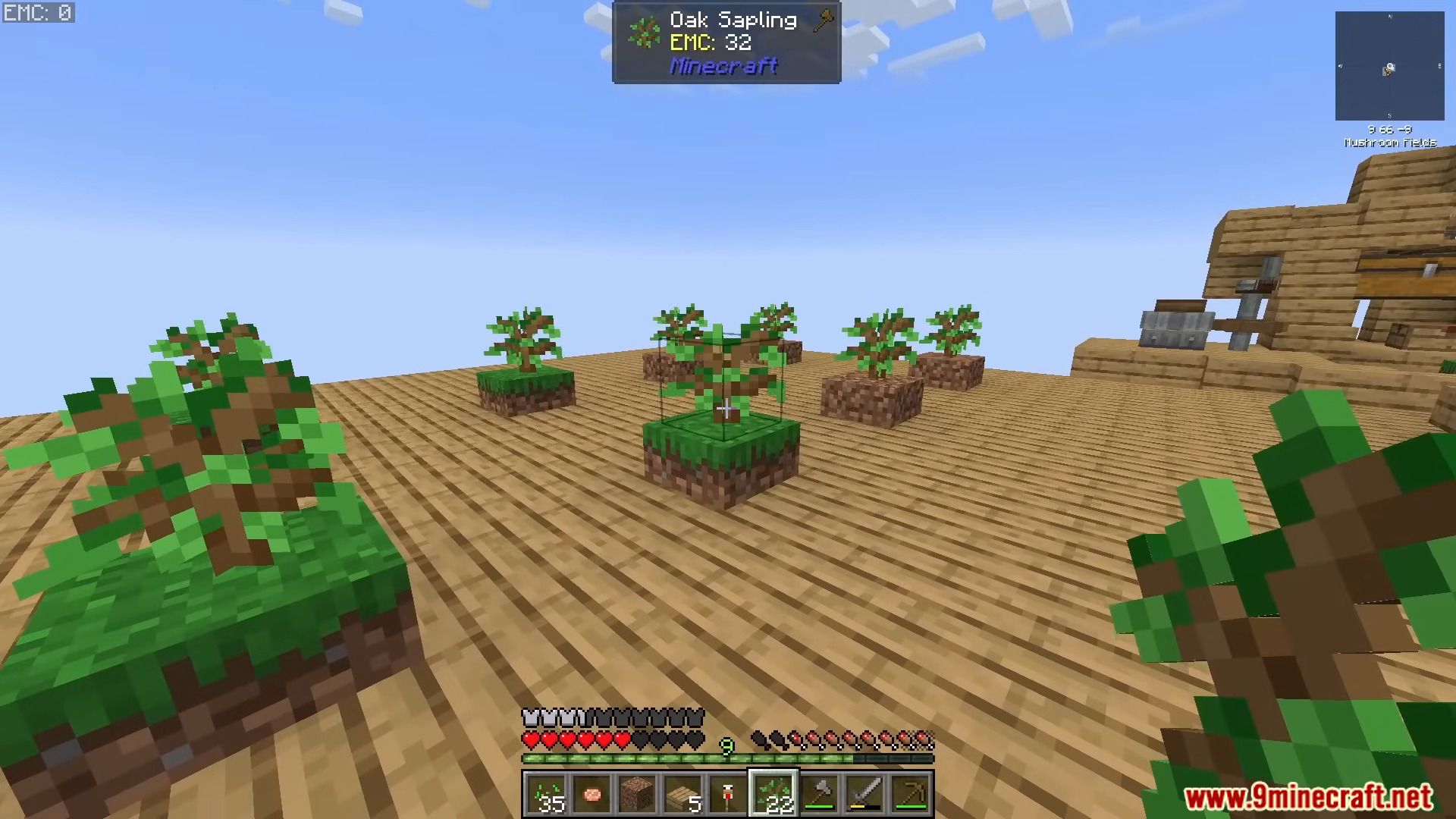
Task: Click the waypoint icon inside the minimap
Action: [x=1387, y=72]
